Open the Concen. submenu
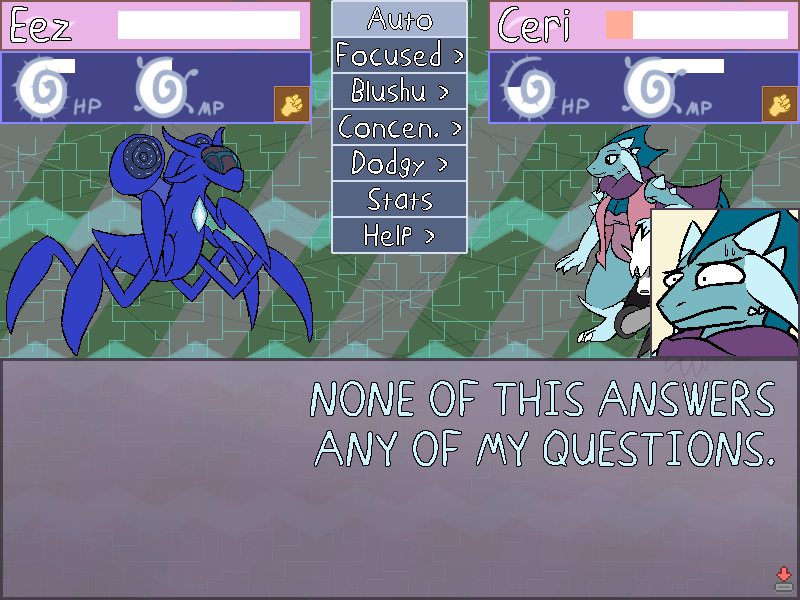Screen dimensions: 800x600 (x=400, y=128)
